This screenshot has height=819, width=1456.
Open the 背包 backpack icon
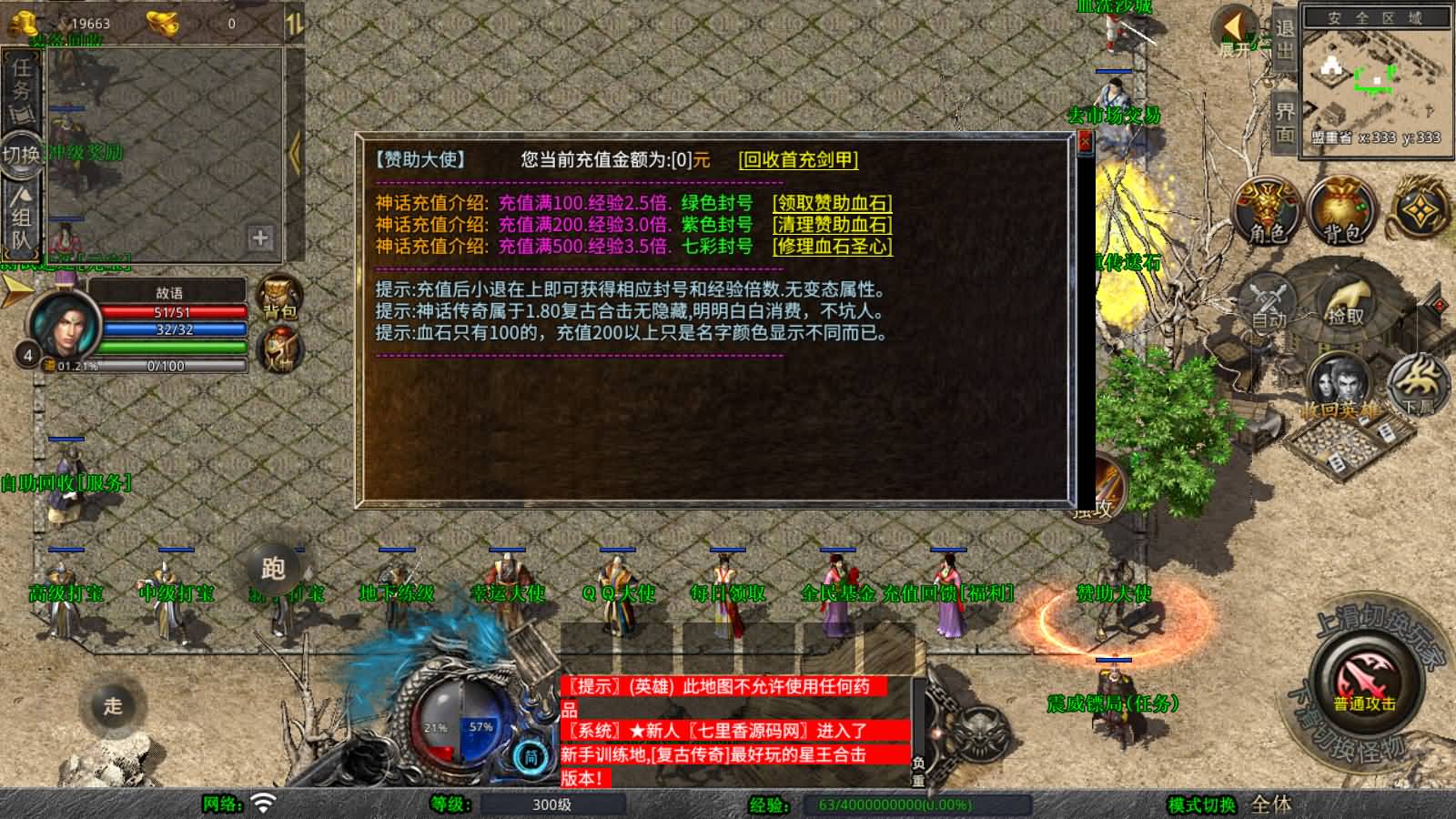point(1341,209)
